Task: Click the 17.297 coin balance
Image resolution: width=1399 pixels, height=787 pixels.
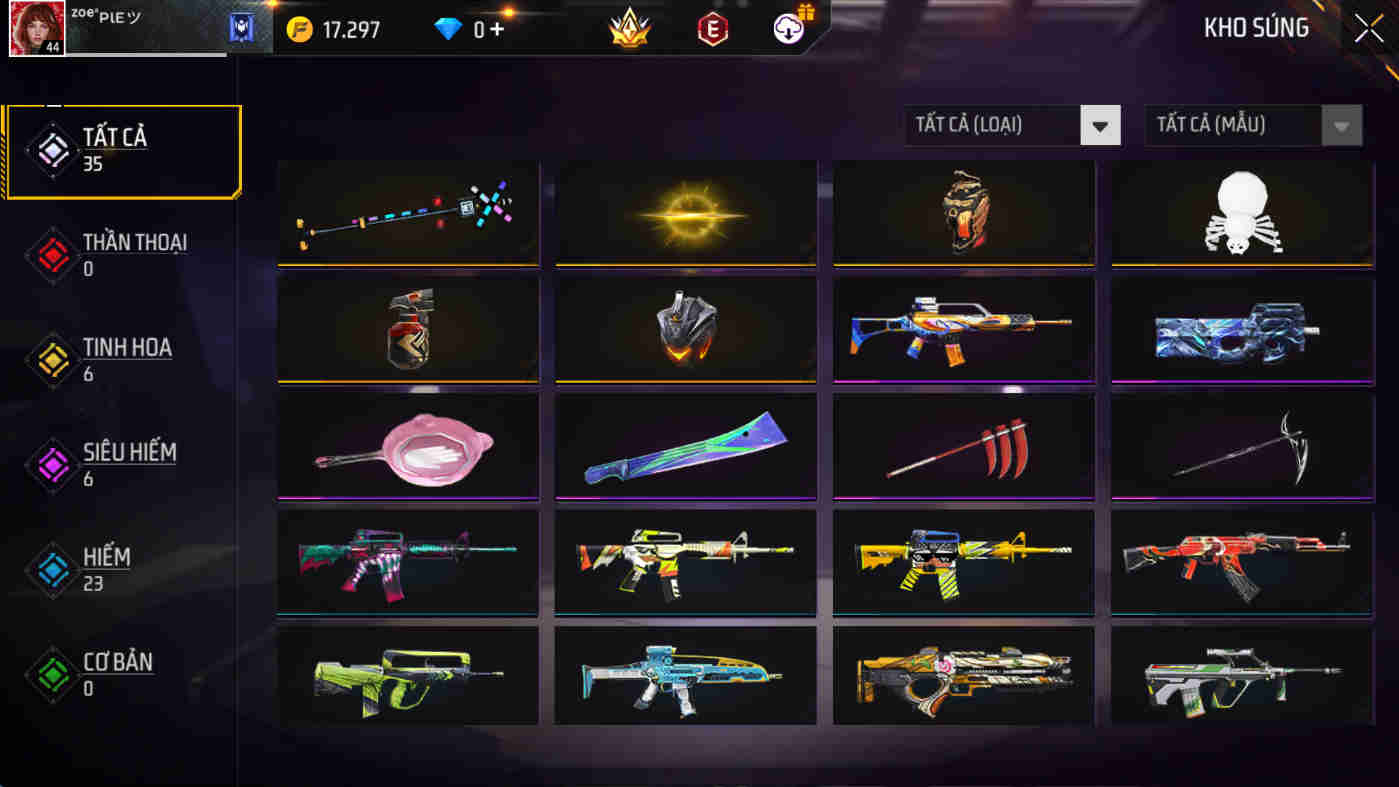Action: click(x=352, y=29)
